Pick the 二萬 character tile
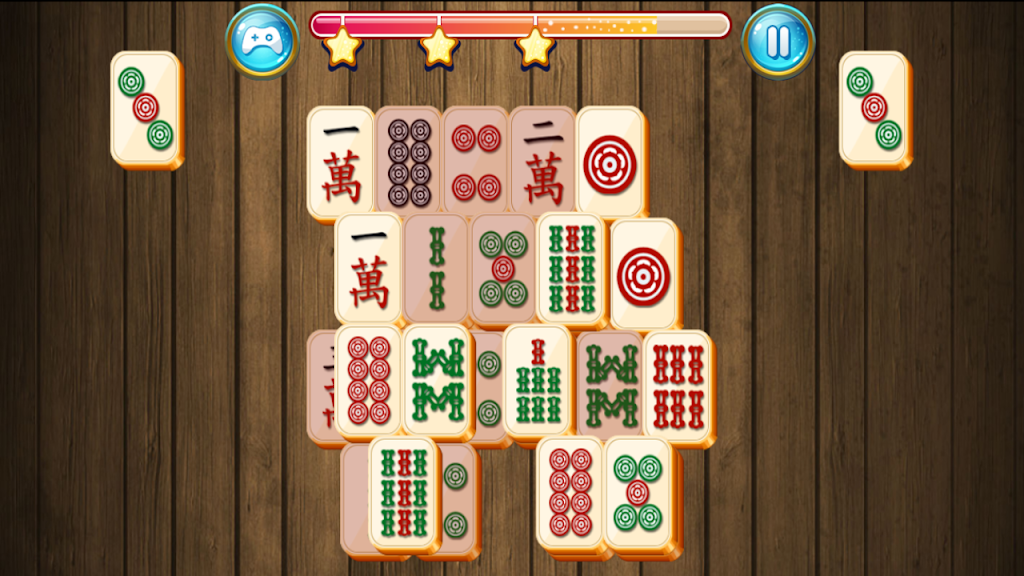The image size is (1024, 576). [541, 161]
